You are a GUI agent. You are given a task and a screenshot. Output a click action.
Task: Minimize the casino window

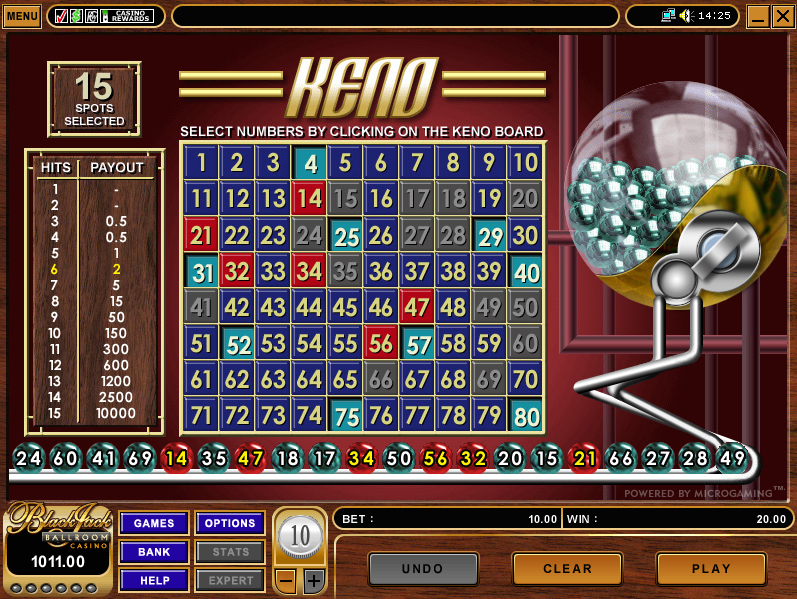(757, 16)
